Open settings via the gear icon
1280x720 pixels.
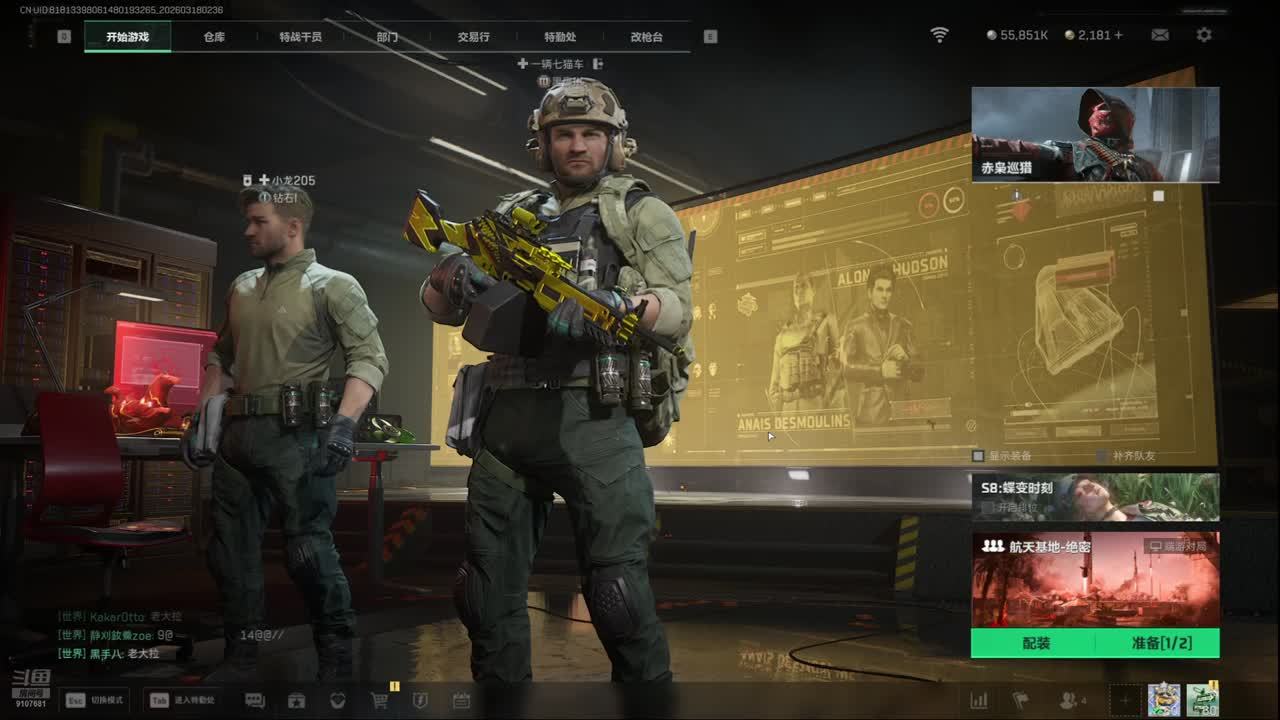coord(1204,35)
